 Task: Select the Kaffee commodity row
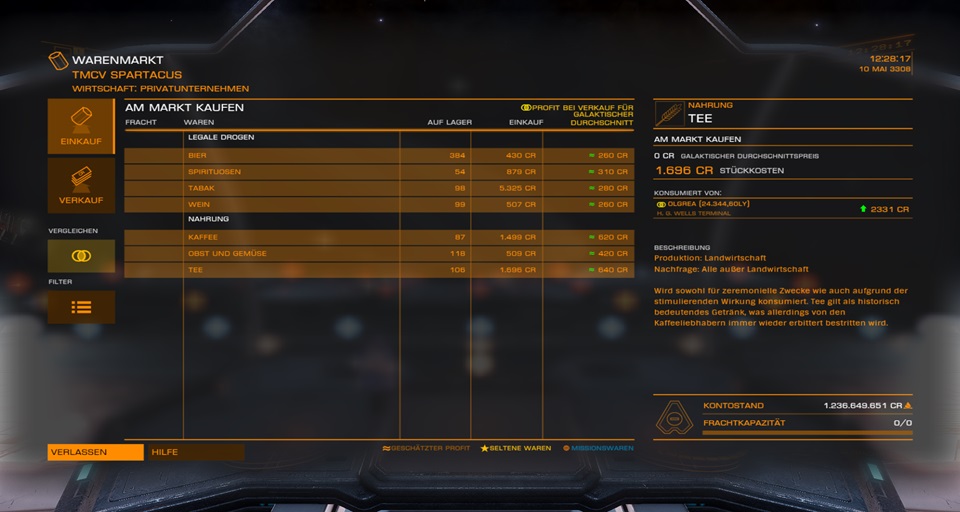379,237
